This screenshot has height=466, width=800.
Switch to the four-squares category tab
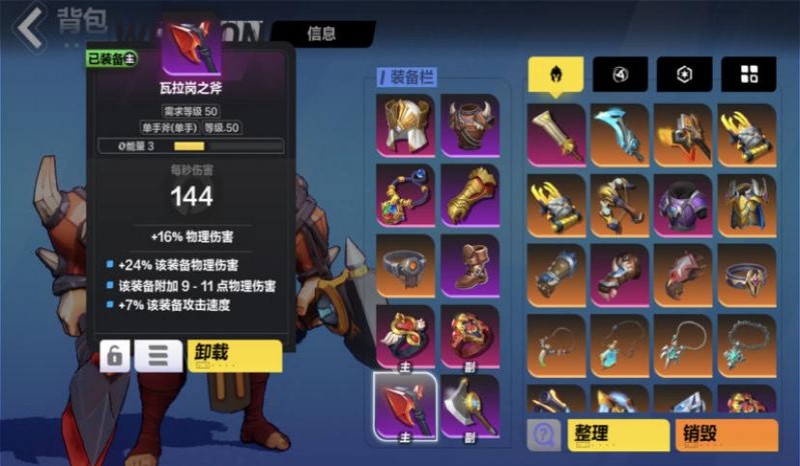[x=749, y=73]
